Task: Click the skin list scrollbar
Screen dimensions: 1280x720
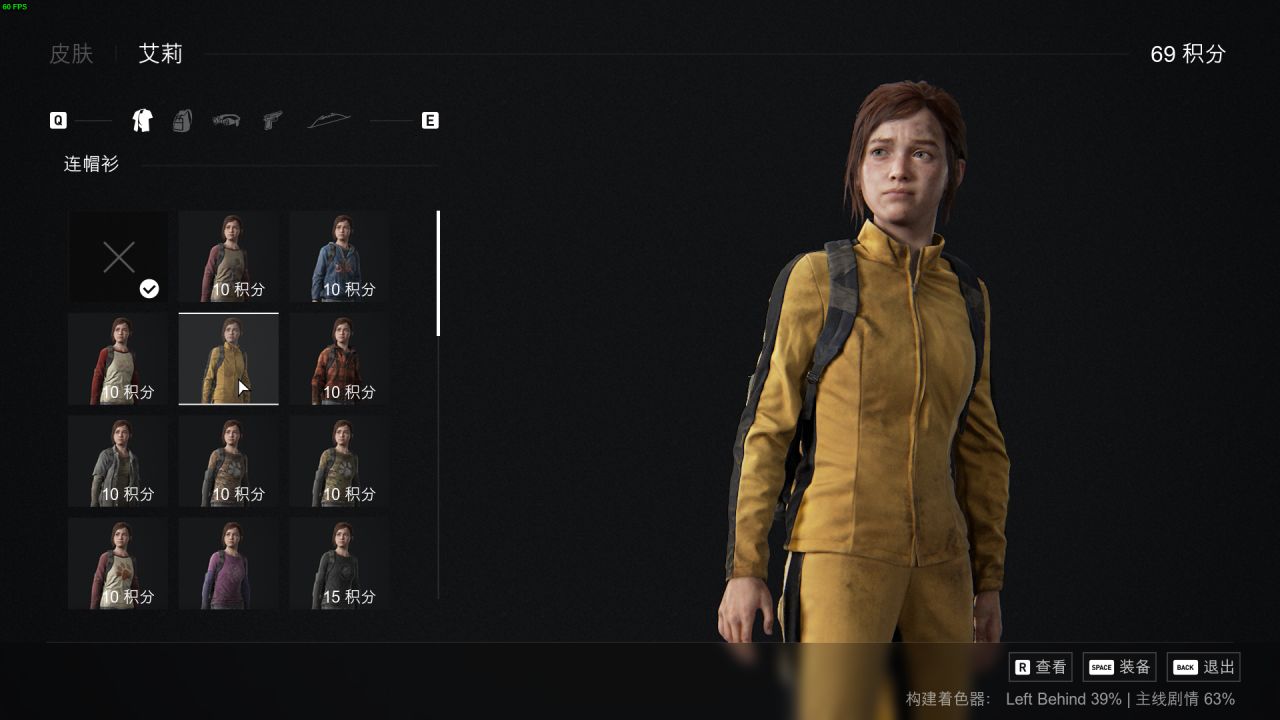Action: pyautogui.click(x=438, y=273)
